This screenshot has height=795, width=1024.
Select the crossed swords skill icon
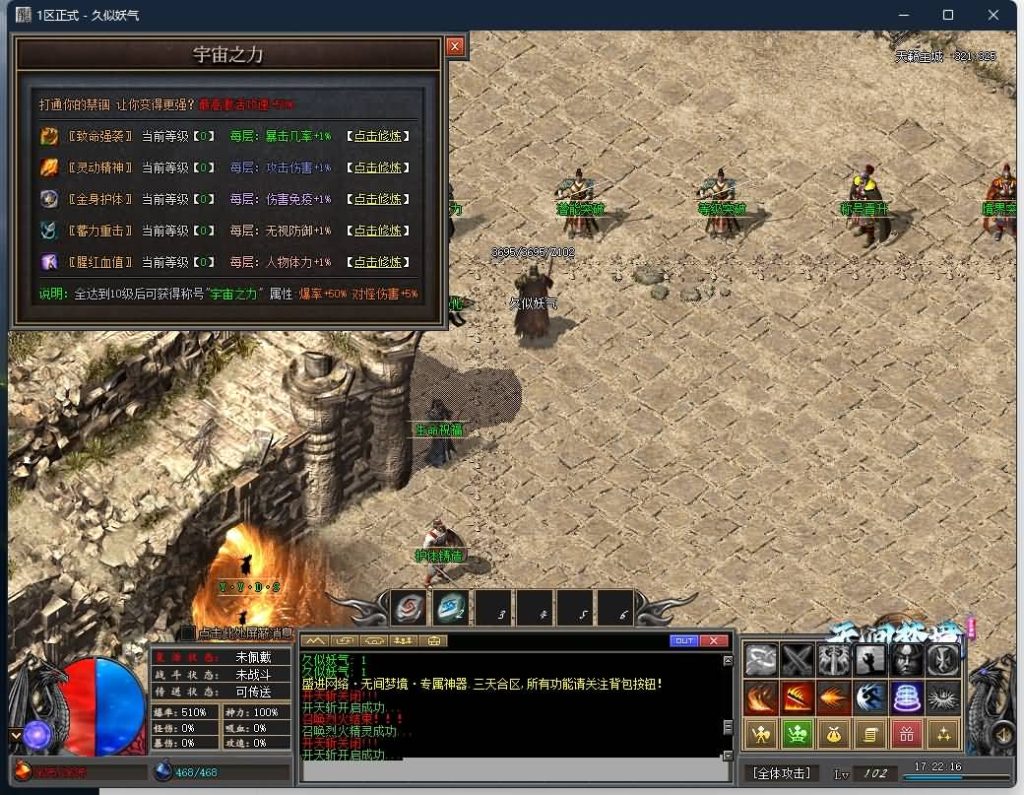[x=797, y=660]
